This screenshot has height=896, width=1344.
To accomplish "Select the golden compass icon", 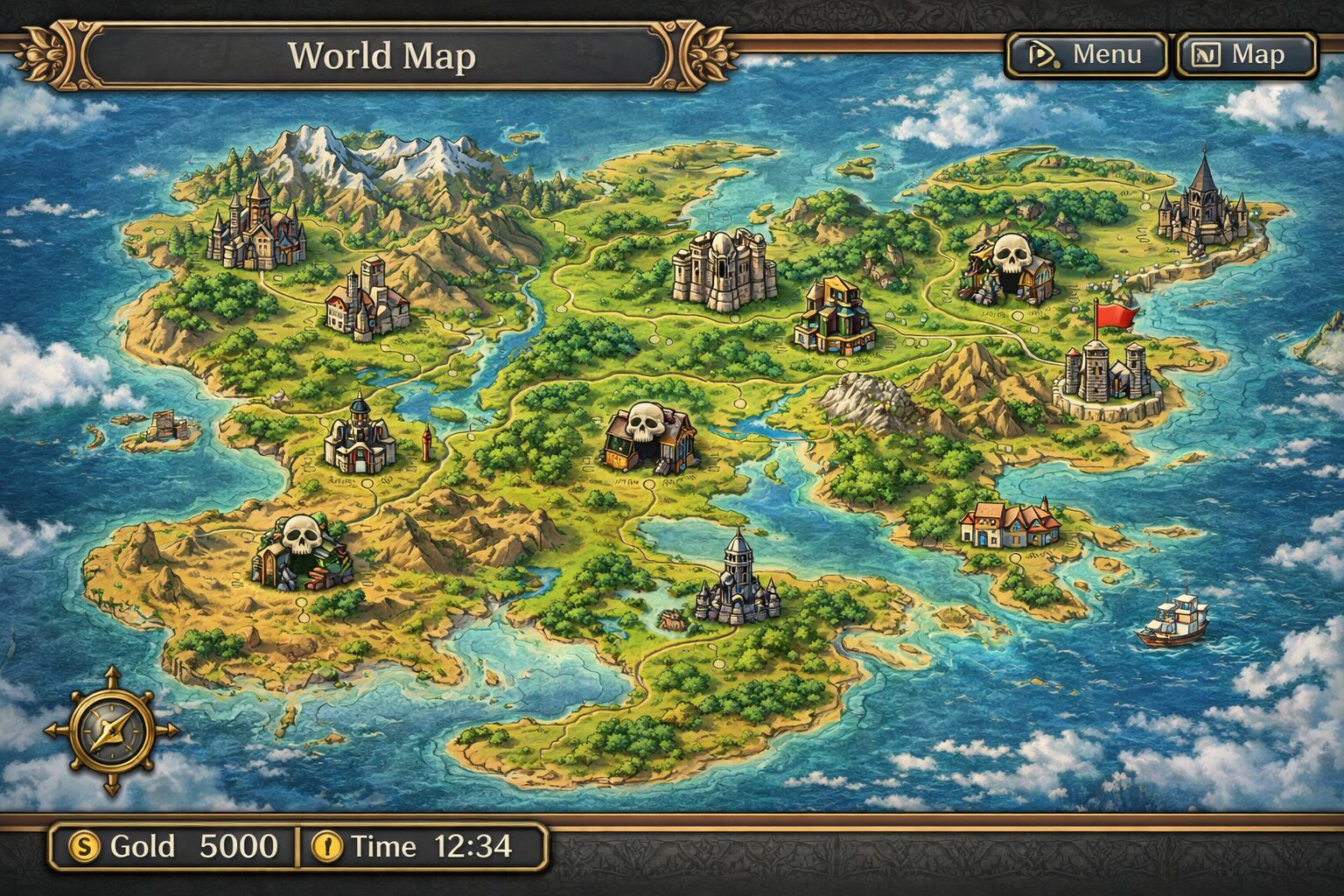I will coord(111,731).
